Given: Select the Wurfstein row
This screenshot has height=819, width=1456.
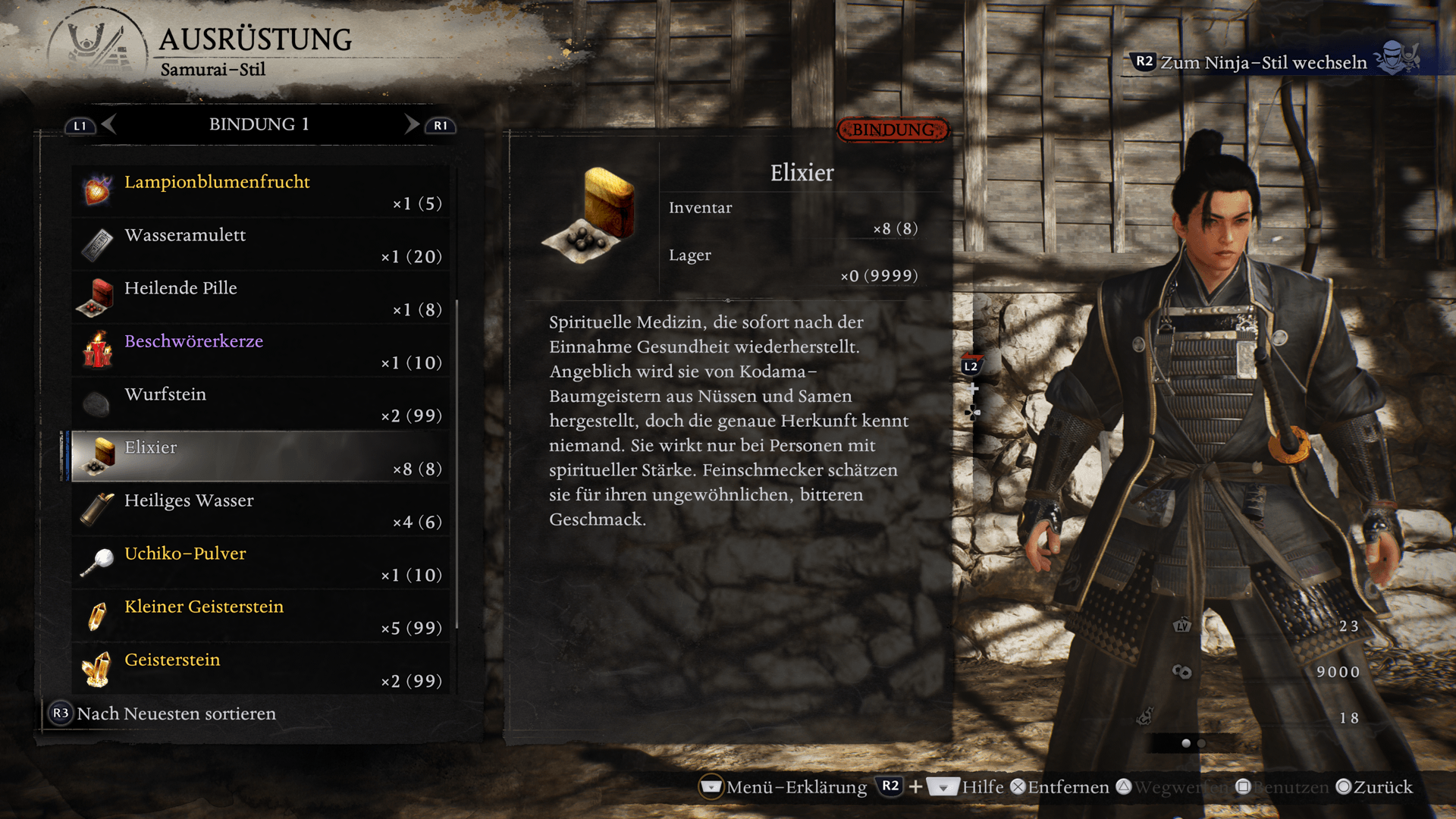Looking at the screenshot, I should [260, 403].
